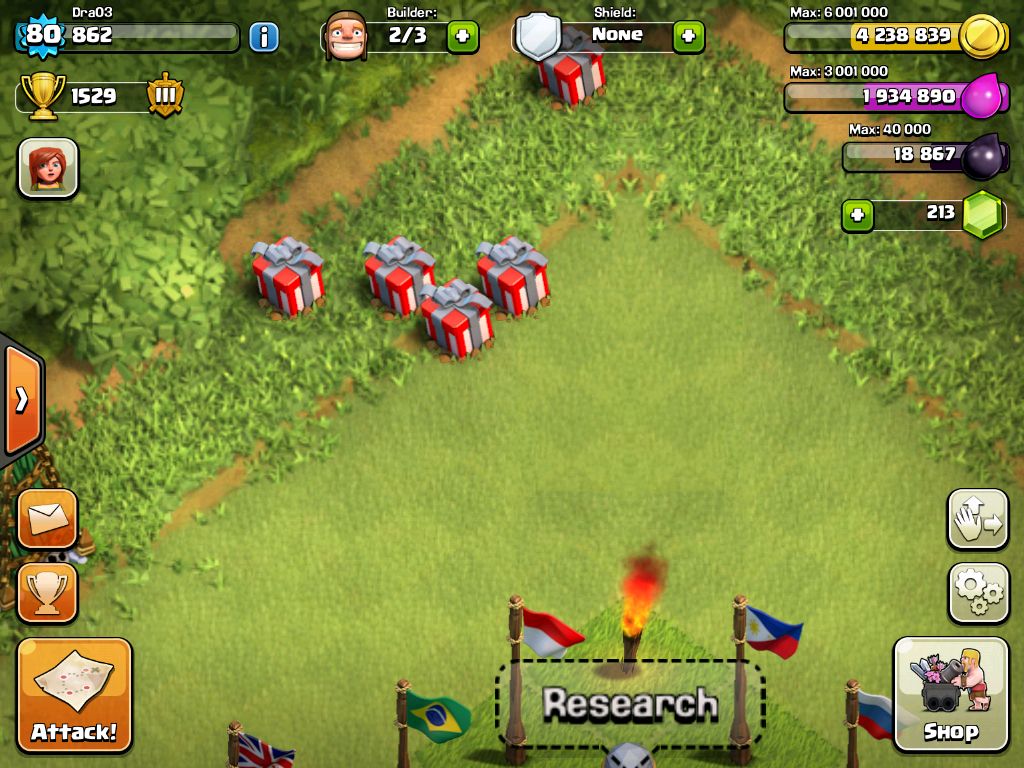Viewport: 1024px width, 768px height.
Task: Open the Attack! map button
Action: [x=74, y=696]
